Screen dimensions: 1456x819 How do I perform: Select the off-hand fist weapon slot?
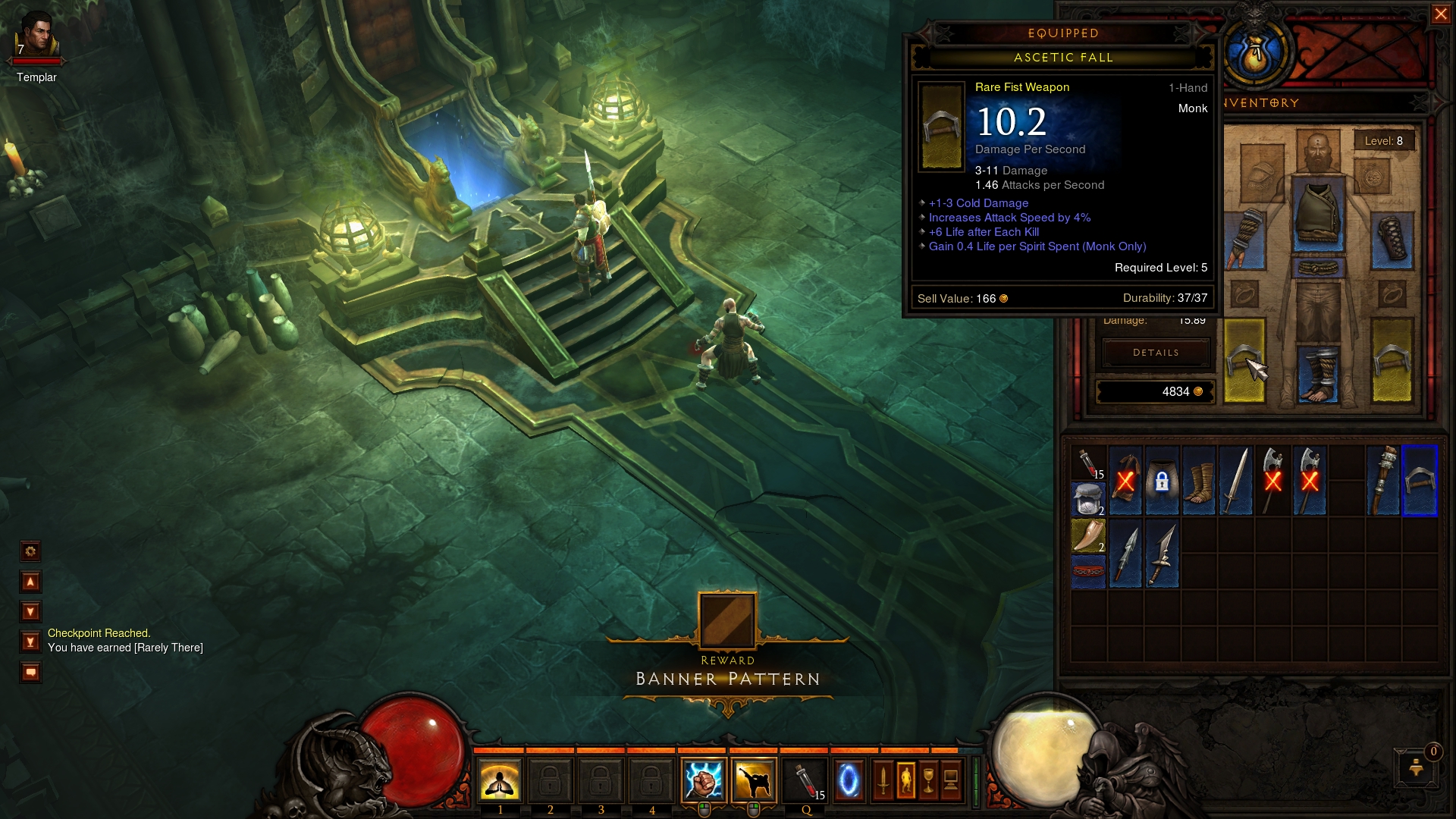(x=1392, y=360)
